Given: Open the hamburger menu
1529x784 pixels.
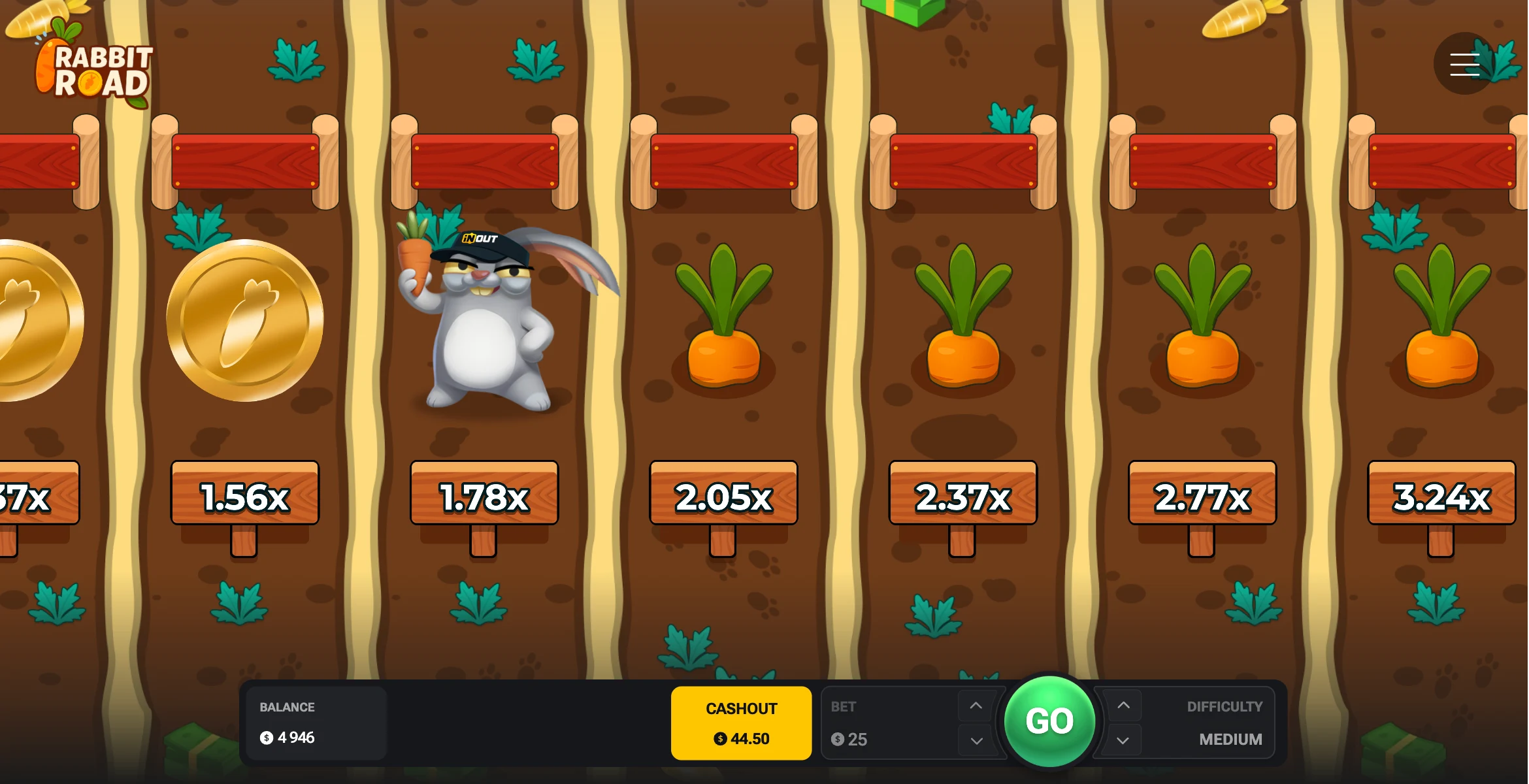Looking at the screenshot, I should pyautogui.click(x=1464, y=65).
